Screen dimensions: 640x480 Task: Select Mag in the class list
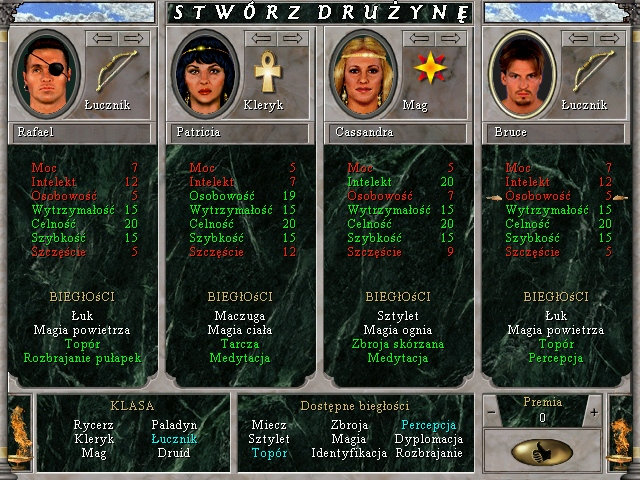click(92, 453)
